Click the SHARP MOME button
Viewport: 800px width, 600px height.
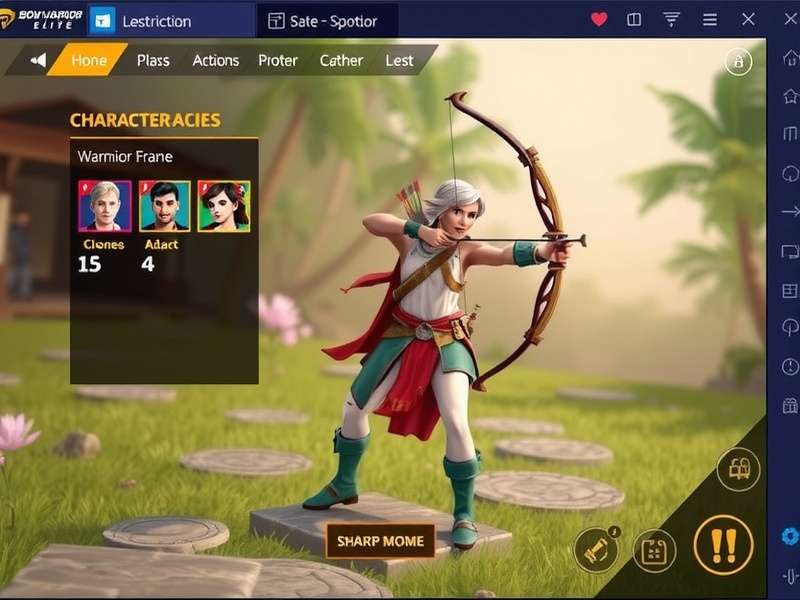tap(380, 541)
